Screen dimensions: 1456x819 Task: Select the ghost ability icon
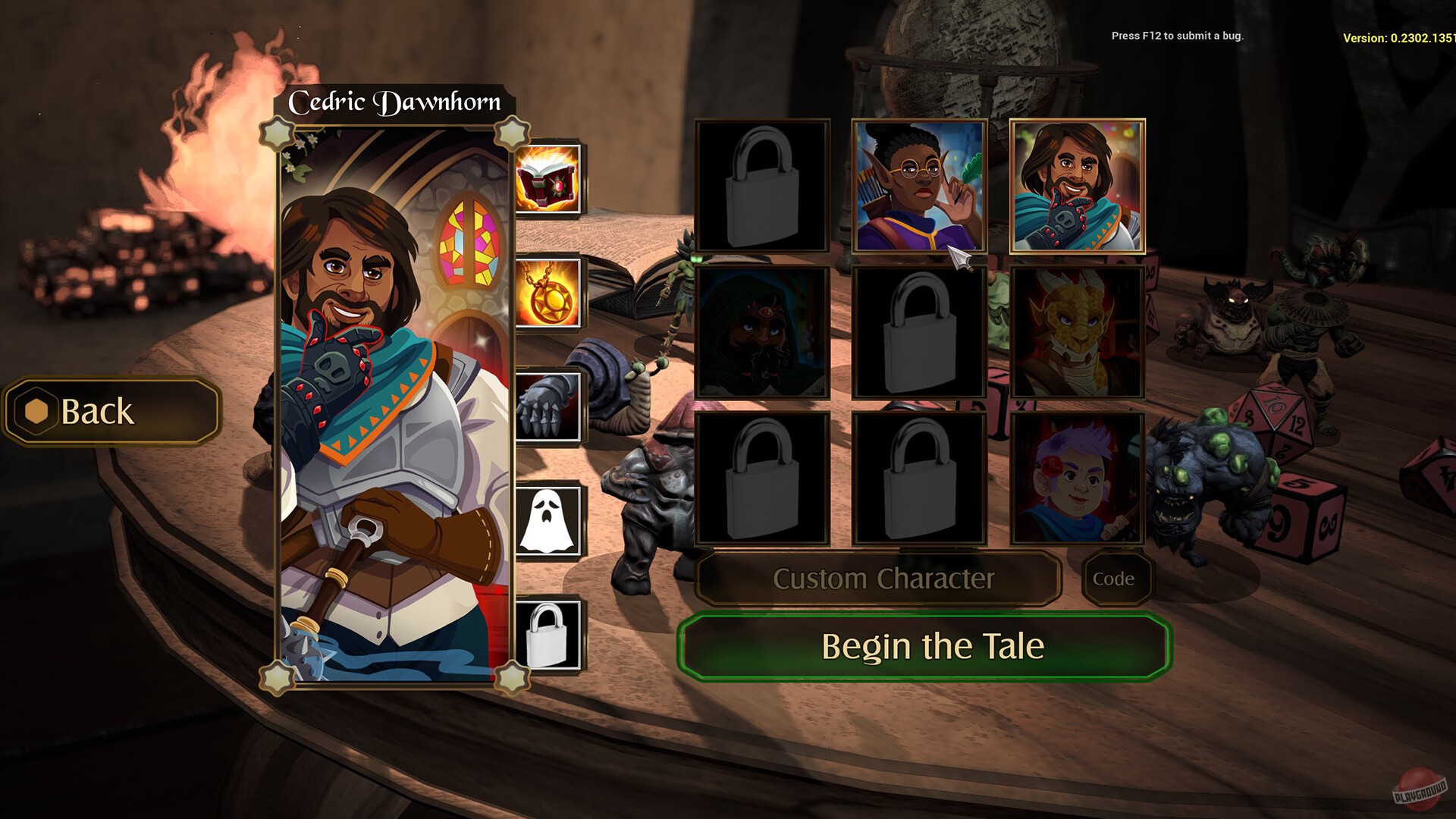(548, 519)
